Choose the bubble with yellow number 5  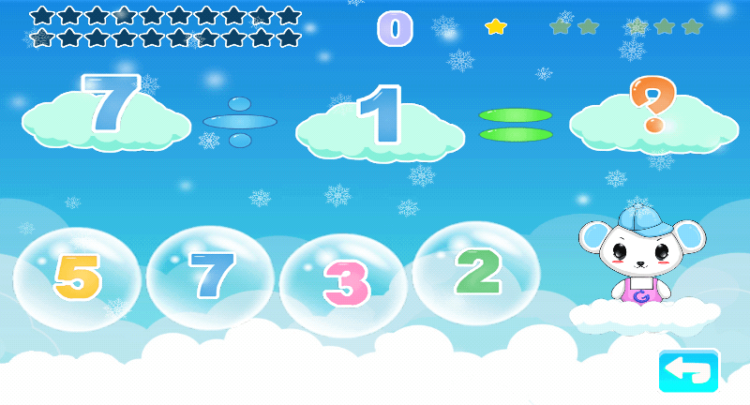point(77,278)
